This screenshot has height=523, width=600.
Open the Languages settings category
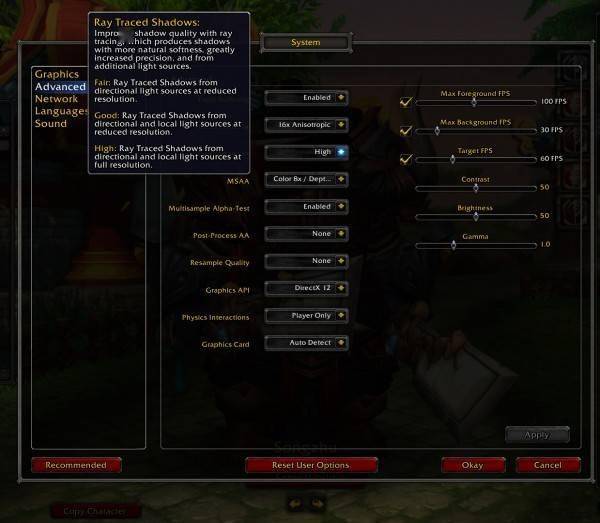61,111
